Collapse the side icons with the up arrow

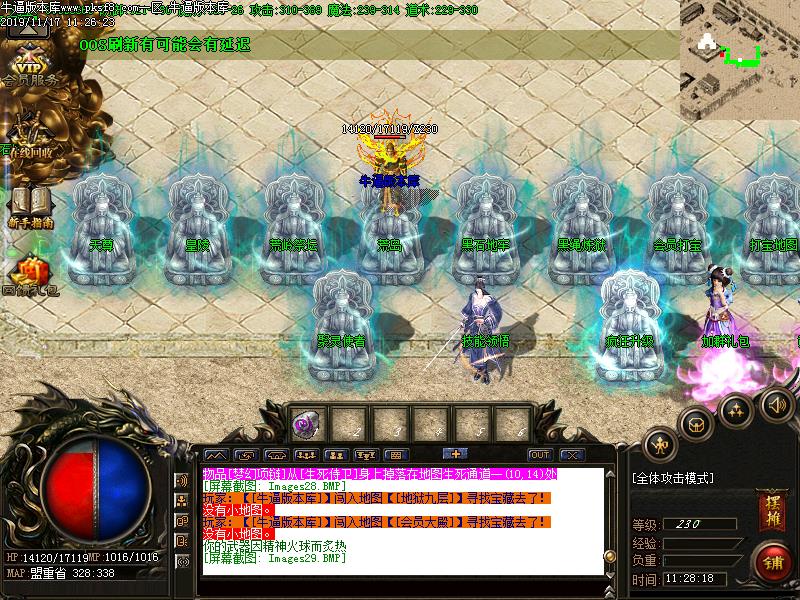pos(28,26)
